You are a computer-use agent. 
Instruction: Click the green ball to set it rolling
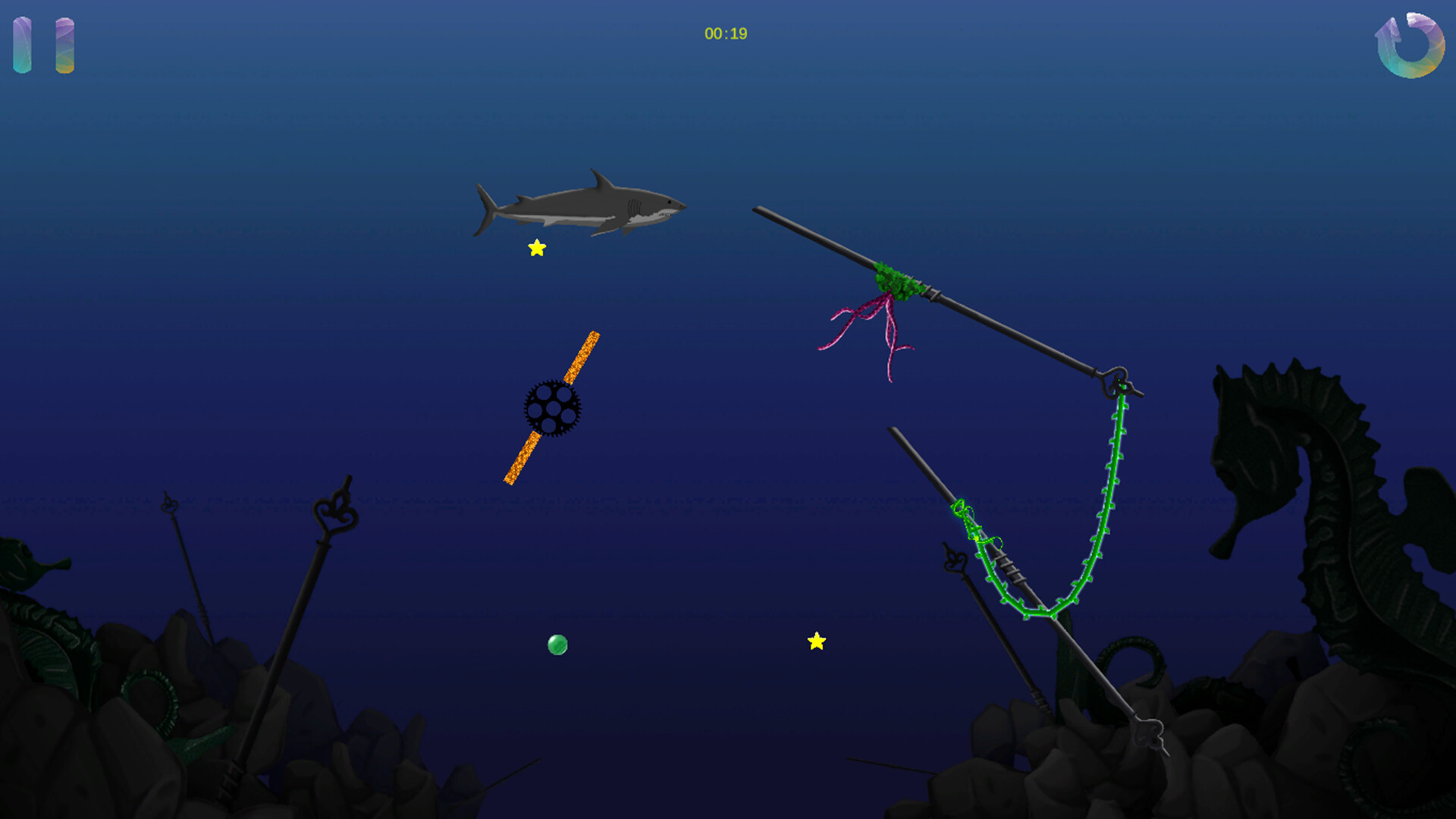tap(557, 645)
